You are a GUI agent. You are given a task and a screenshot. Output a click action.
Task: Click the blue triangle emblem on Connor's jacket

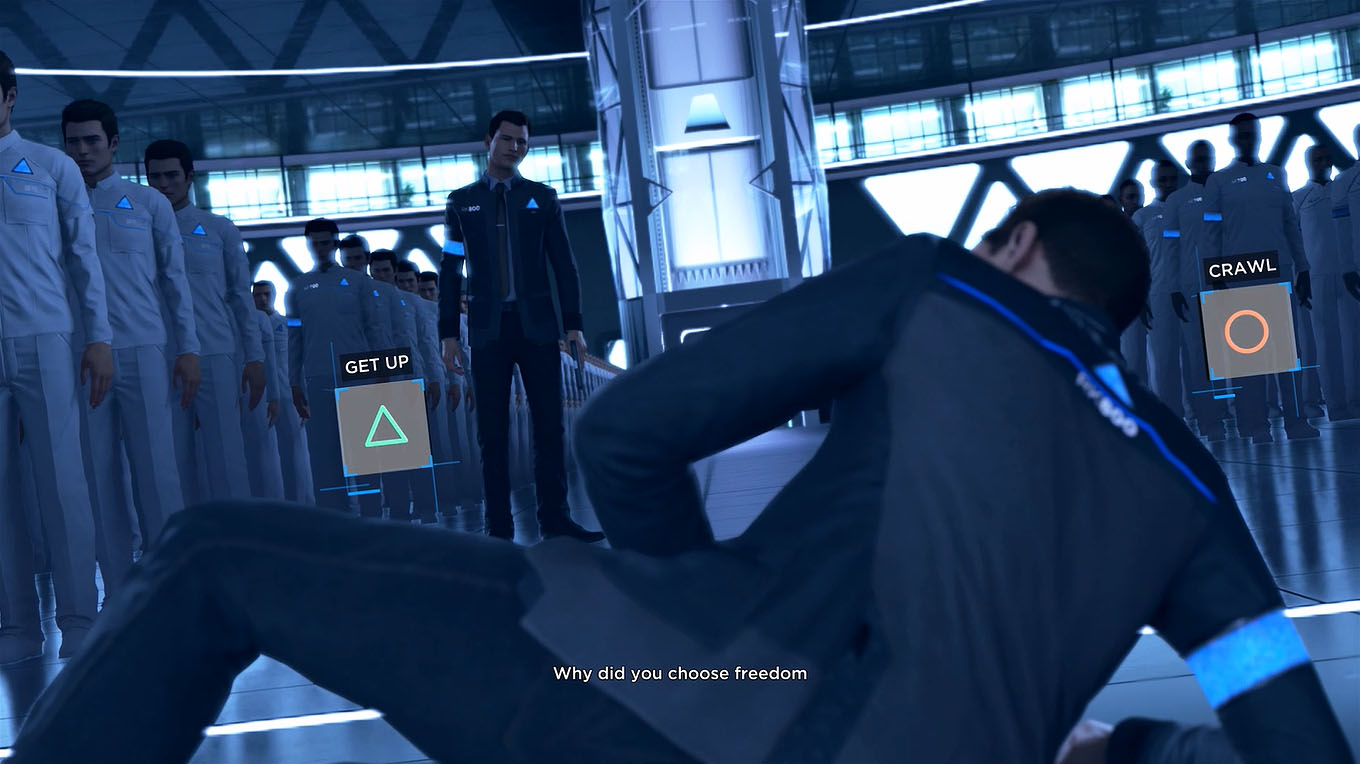point(532,204)
